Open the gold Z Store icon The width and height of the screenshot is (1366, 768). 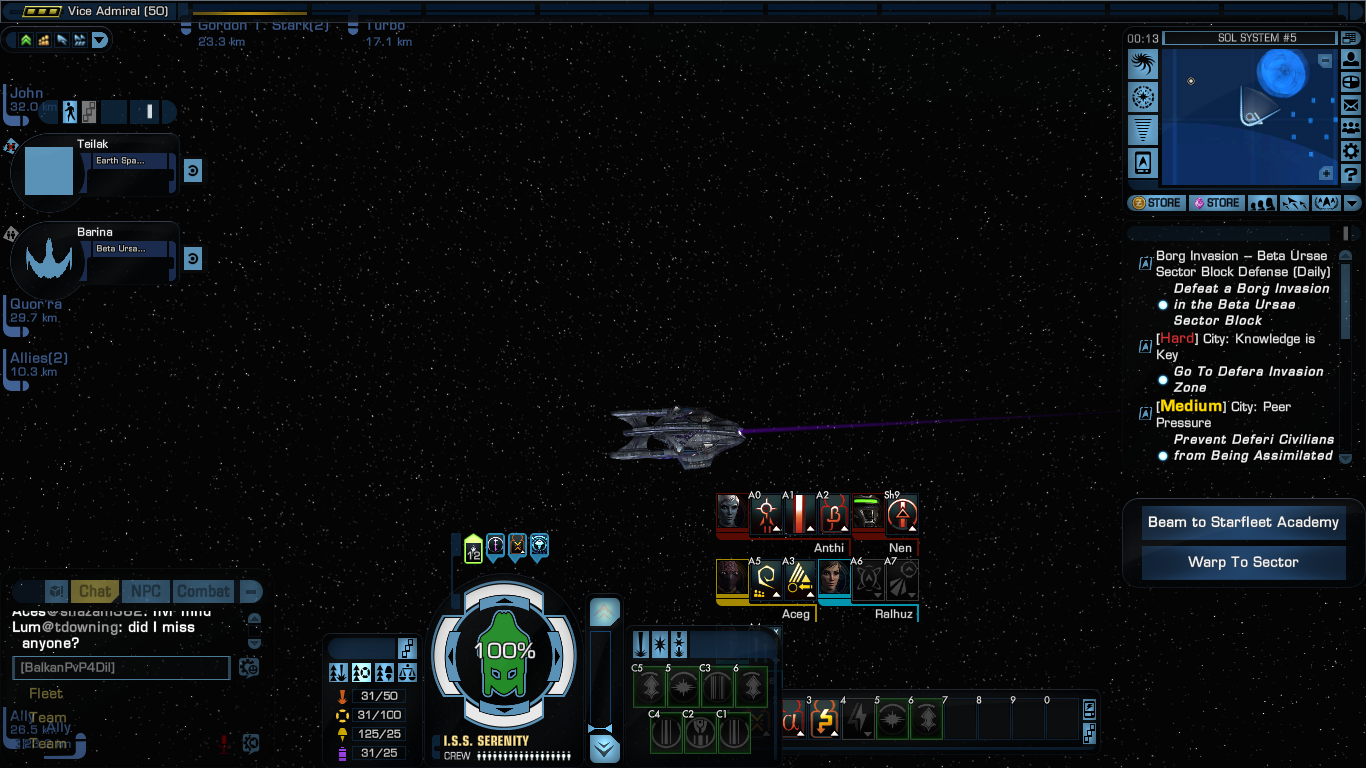[x=1155, y=203]
